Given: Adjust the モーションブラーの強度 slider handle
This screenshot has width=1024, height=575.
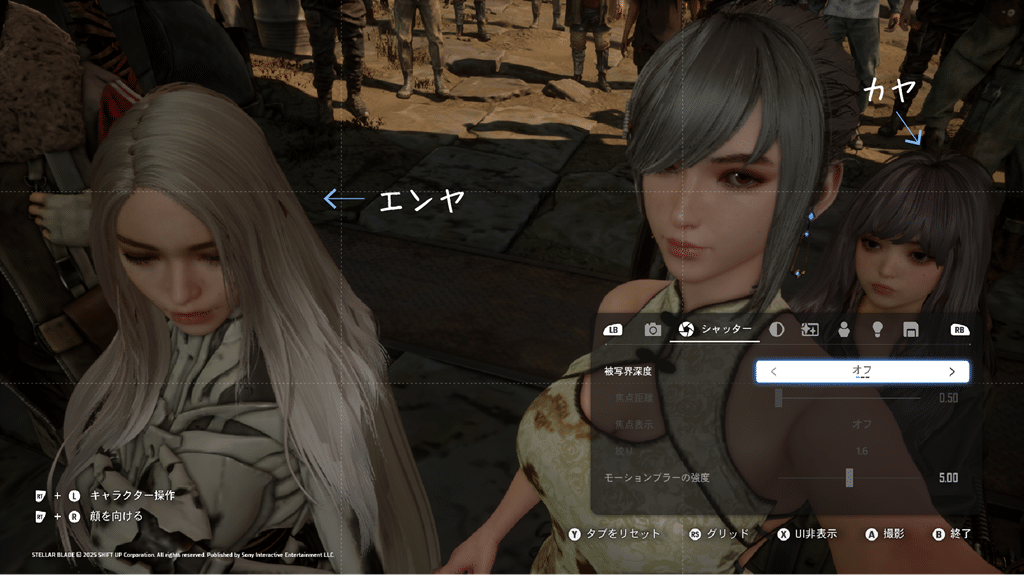Looking at the screenshot, I should 849,478.
